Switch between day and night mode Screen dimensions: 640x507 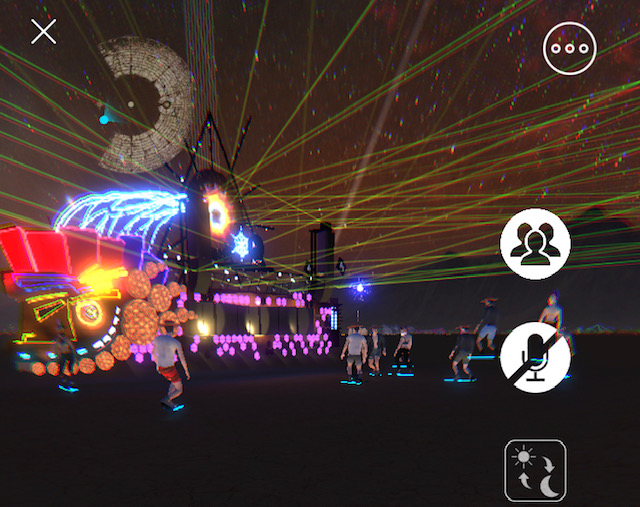coord(535,471)
